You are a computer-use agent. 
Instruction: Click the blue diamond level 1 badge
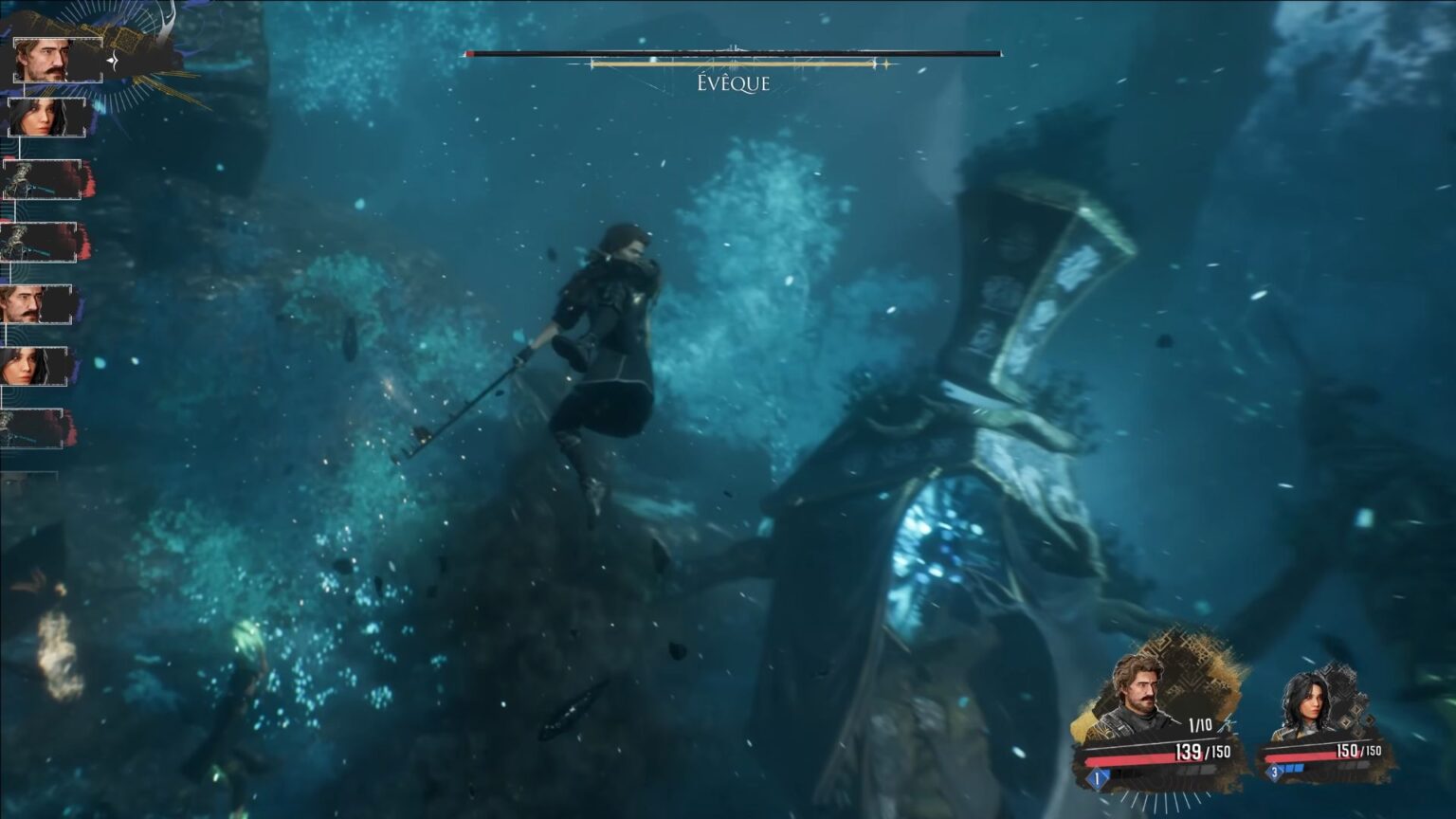pyautogui.click(x=1096, y=777)
